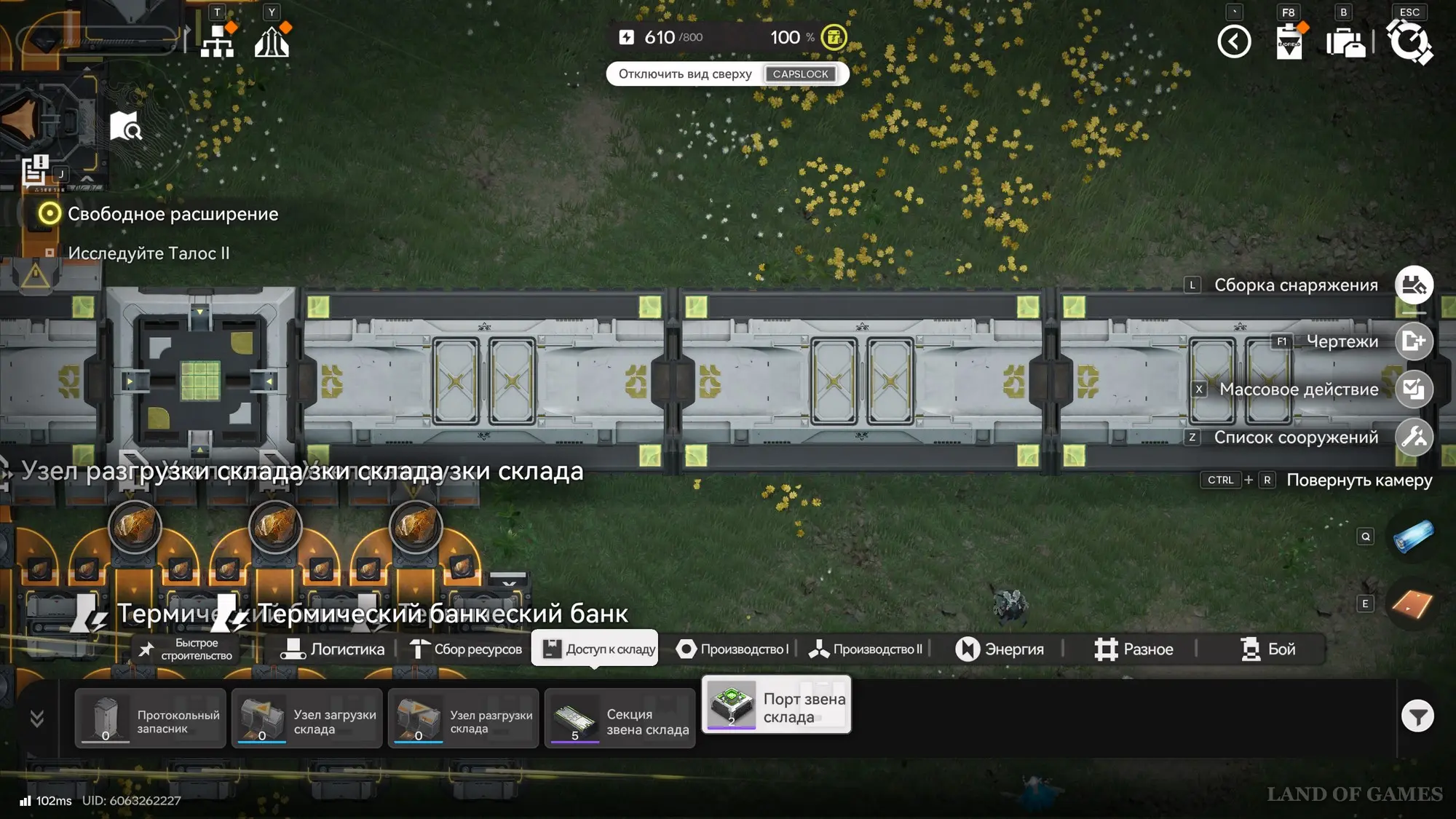Pick the Узел загрузки склада building
The image size is (1456, 819).
click(307, 719)
